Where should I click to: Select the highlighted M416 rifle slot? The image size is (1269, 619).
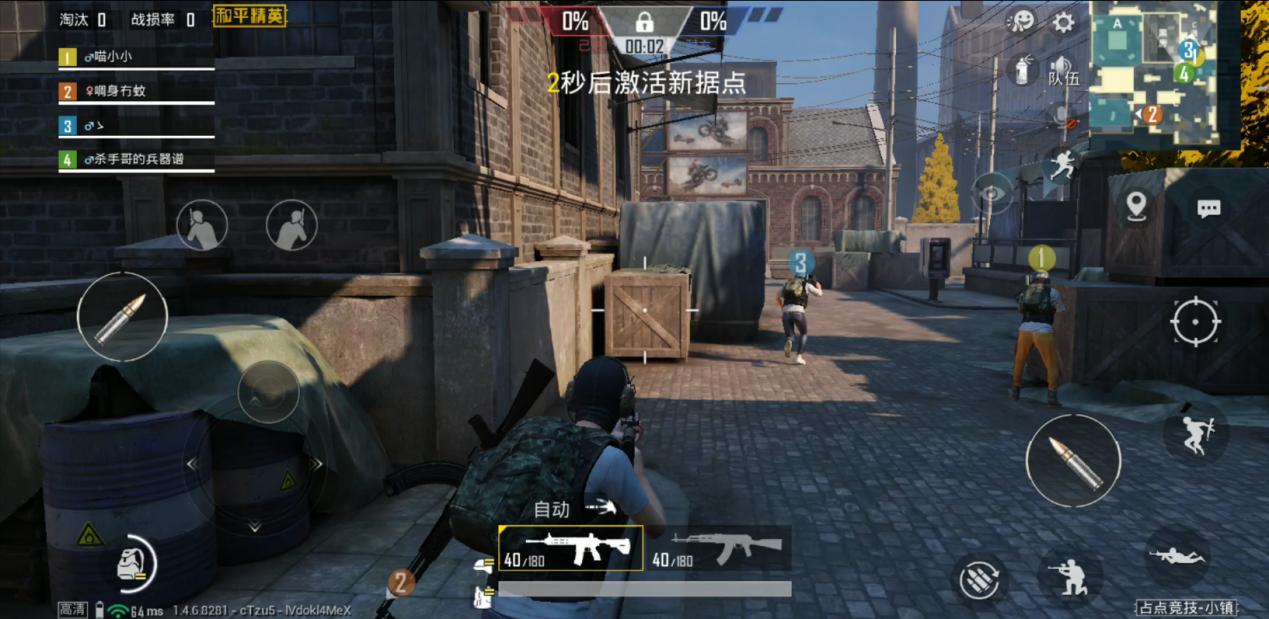pyautogui.click(x=570, y=548)
